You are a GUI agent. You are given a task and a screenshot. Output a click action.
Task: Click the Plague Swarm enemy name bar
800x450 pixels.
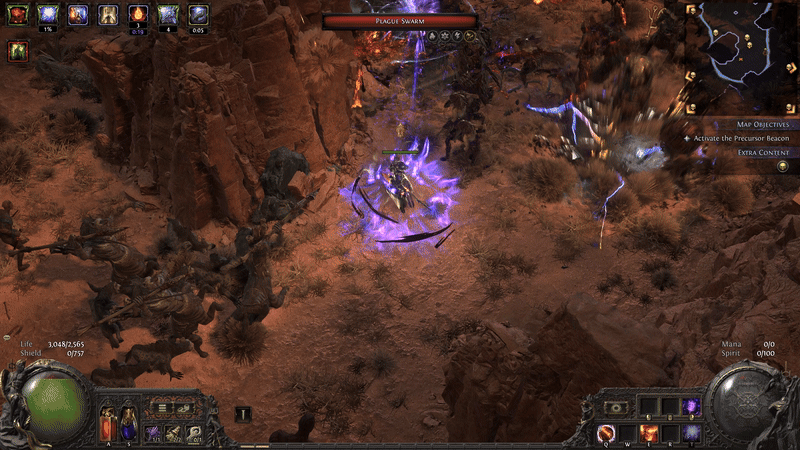click(400, 20)
